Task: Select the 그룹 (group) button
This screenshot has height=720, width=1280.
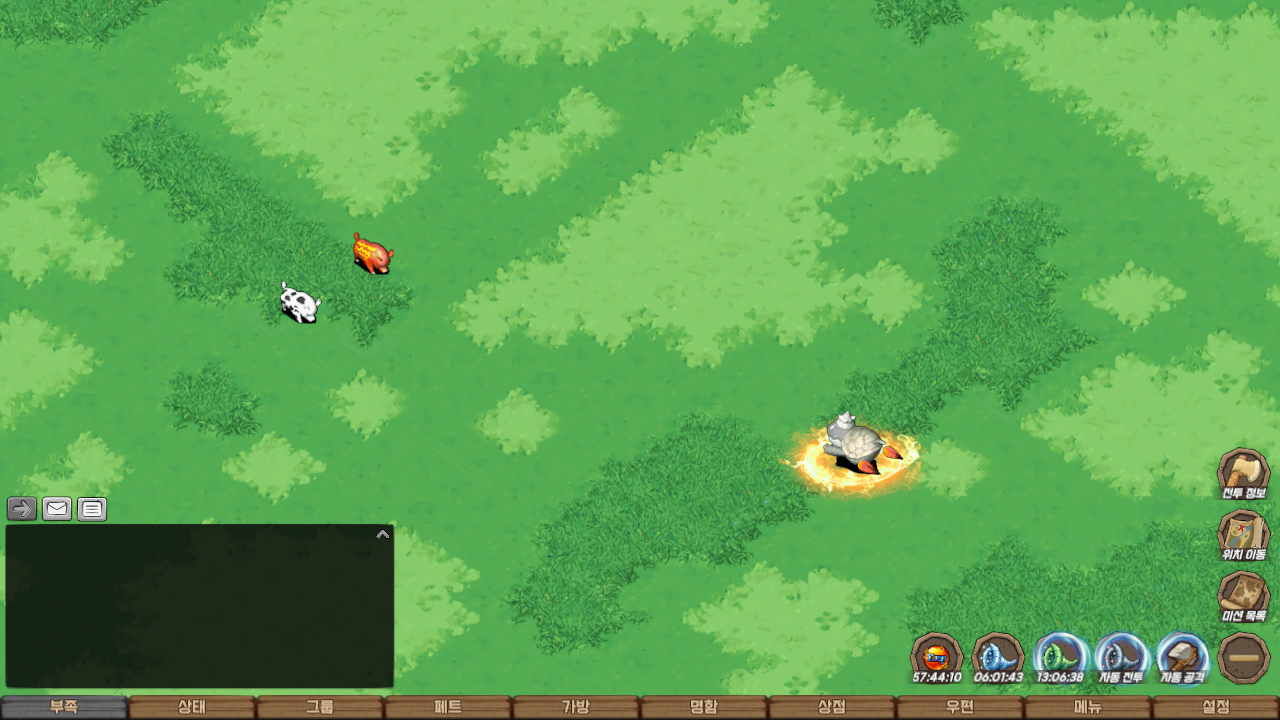Action: [x=320, y=707]
